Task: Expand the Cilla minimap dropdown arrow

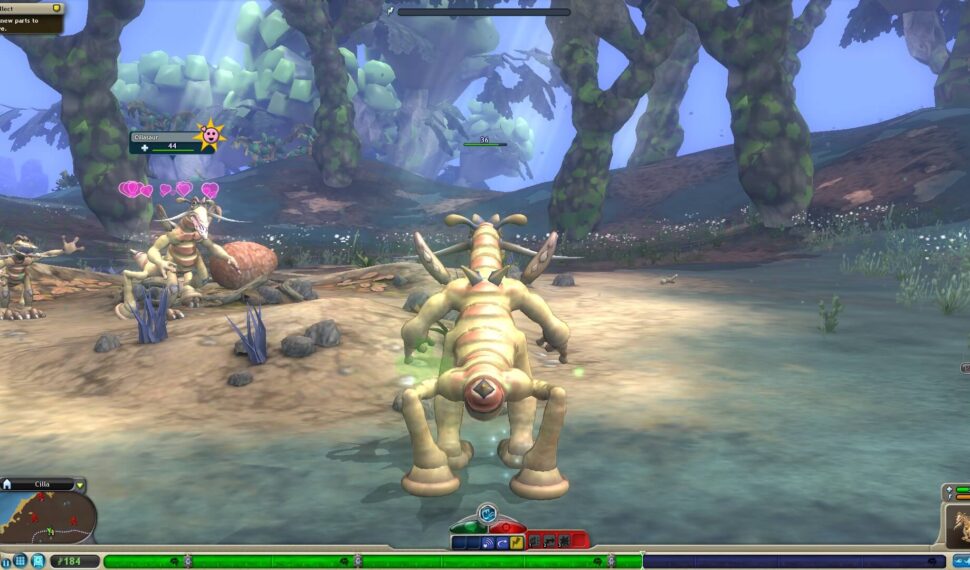Action: click(80, 486)
